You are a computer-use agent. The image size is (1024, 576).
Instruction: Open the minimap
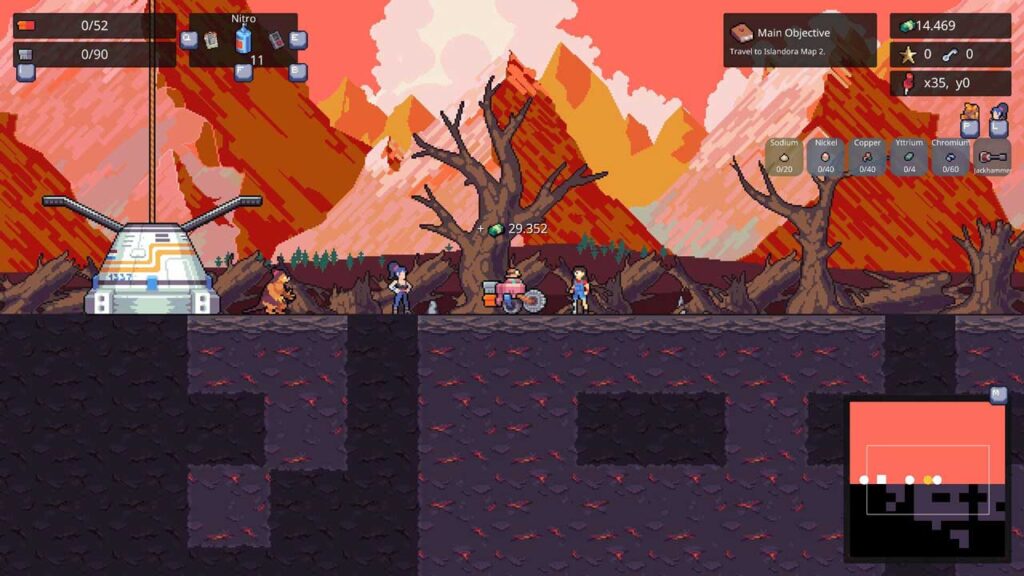coord(927,478)
